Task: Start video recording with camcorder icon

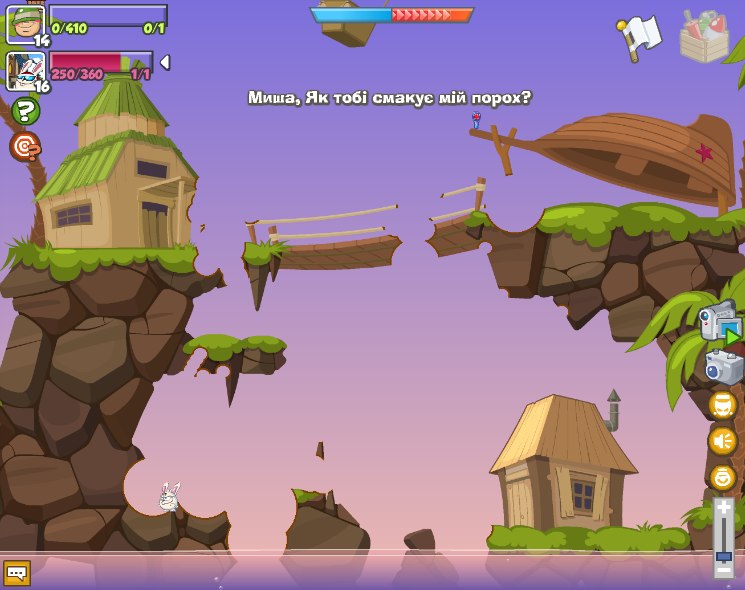Action: tap(720, 322)
